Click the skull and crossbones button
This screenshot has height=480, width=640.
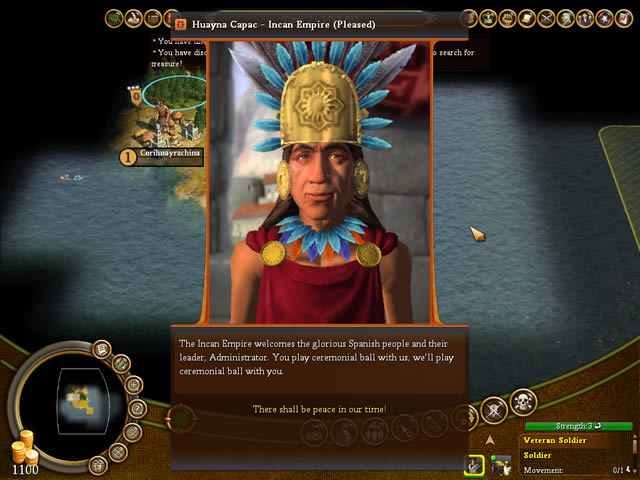(x=521, y=402)
